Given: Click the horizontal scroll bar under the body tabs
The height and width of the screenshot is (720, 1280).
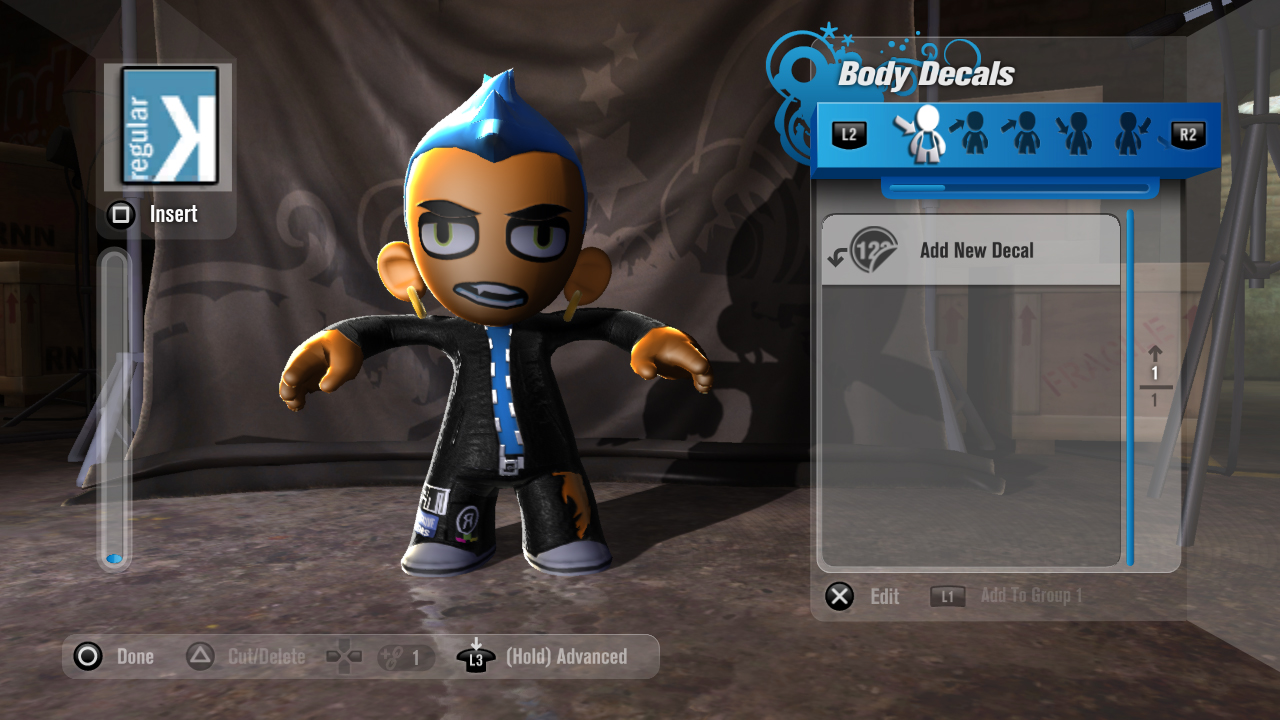Looking at the screenshot, I should click(x=1019, y=187).
